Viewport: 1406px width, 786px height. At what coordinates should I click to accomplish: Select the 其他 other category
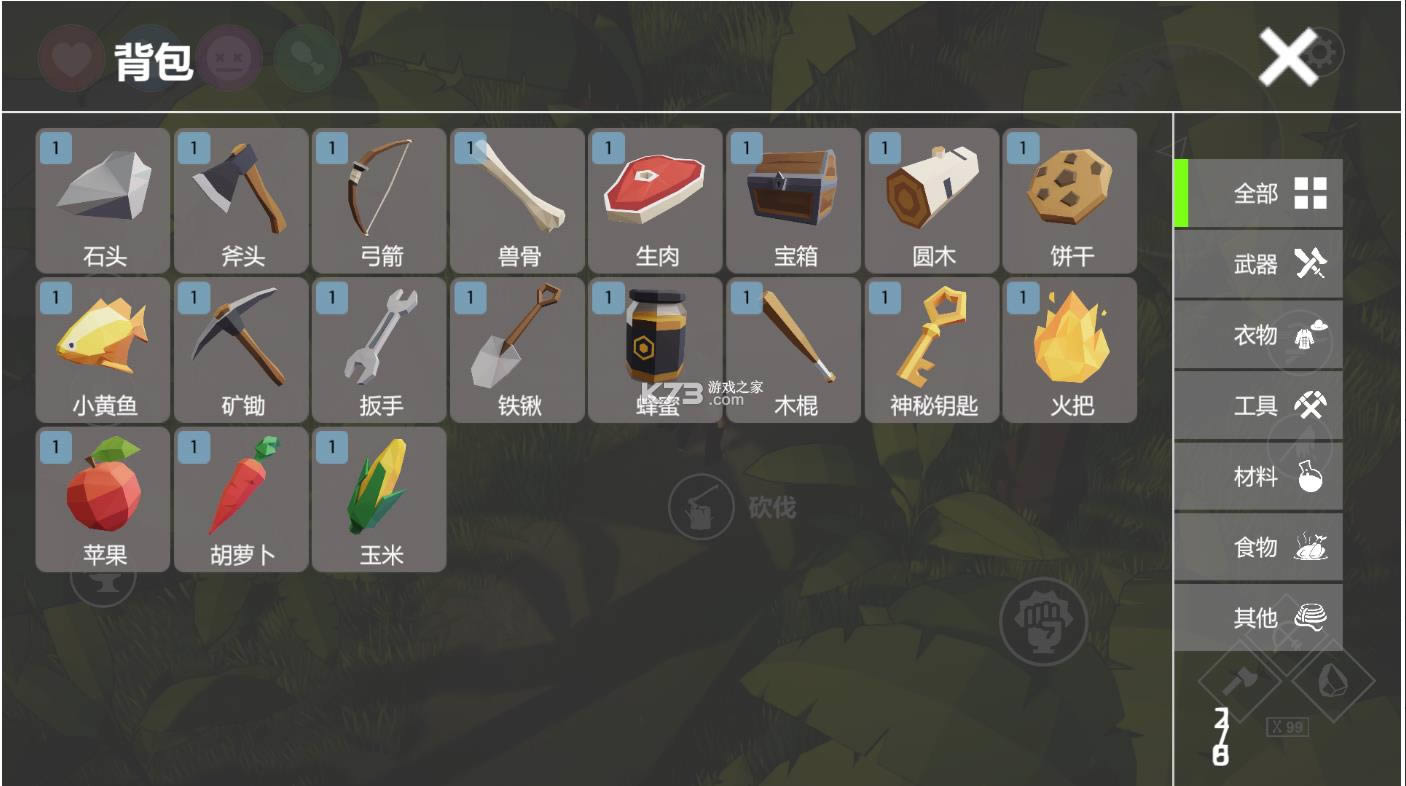coord(1258,618)
